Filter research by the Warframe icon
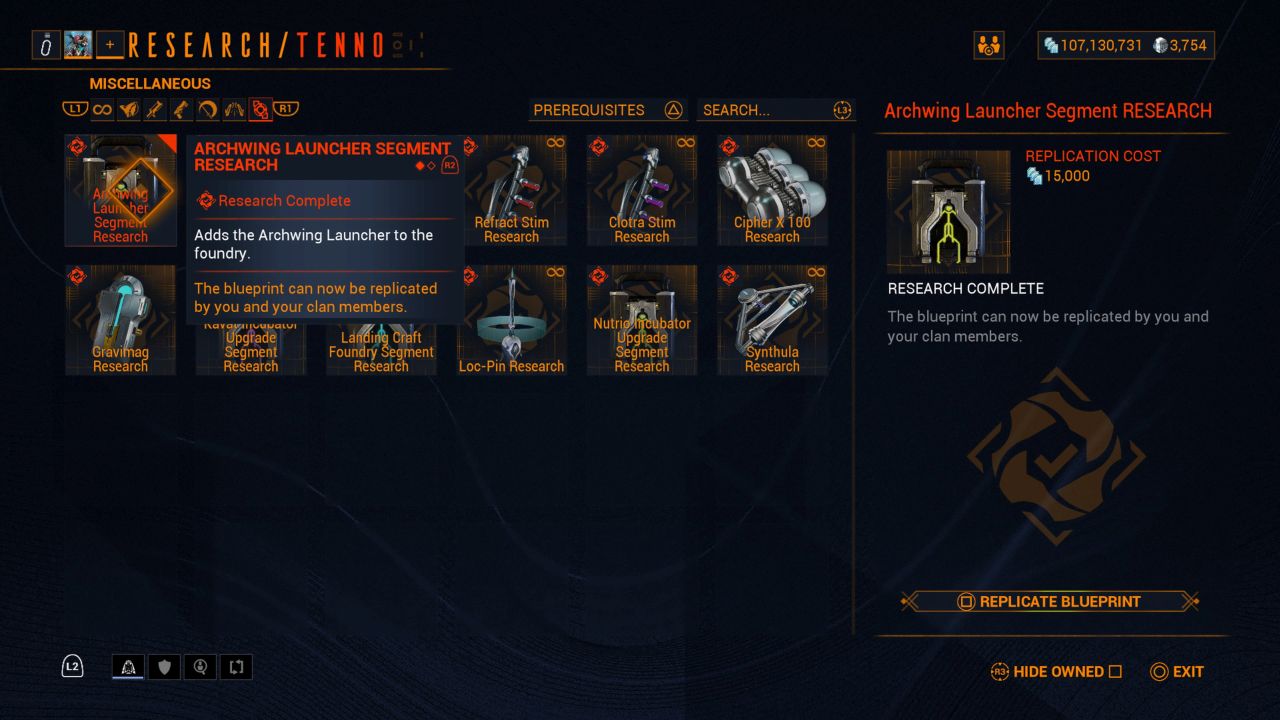 point(129,109)
